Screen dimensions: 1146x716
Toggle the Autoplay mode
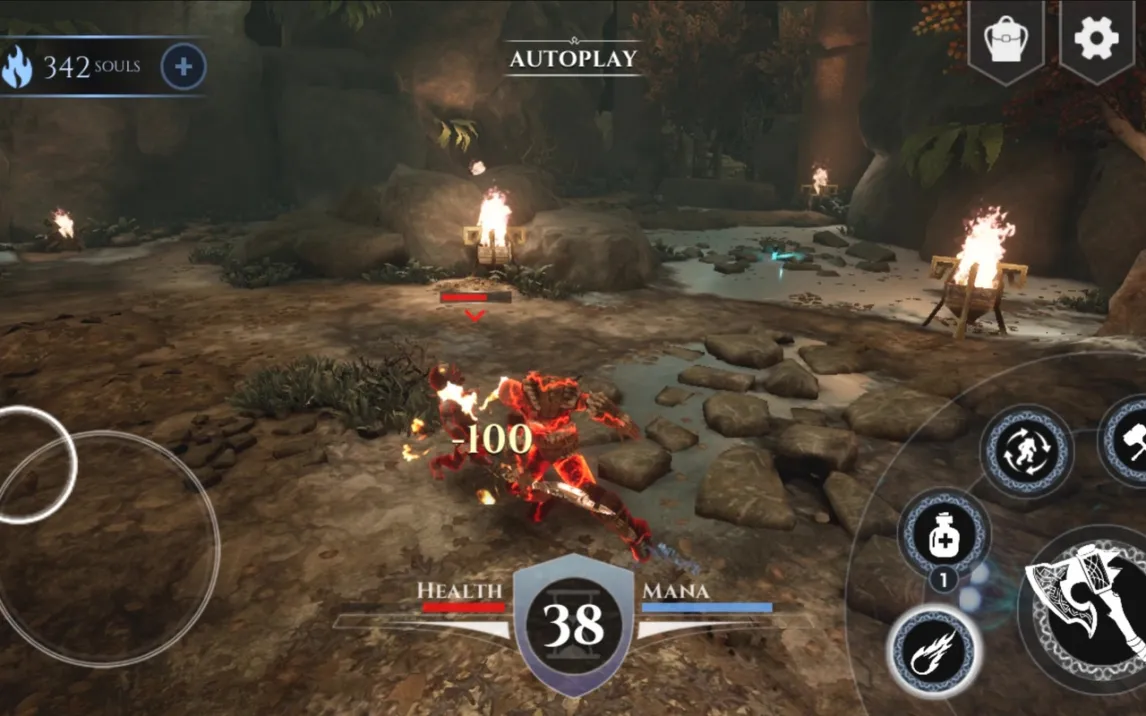[x=573, y=58]
